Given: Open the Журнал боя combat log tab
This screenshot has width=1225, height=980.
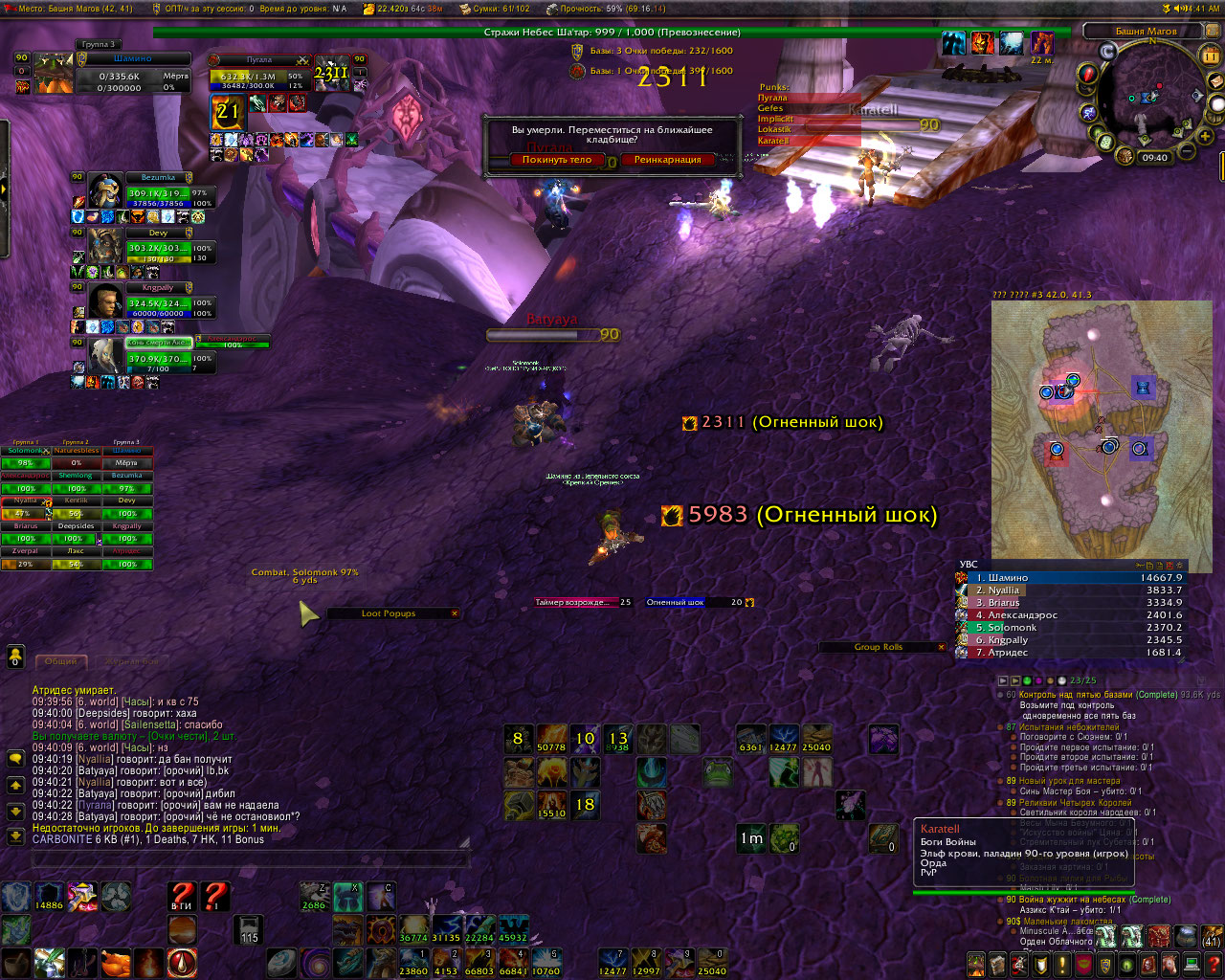Looking at the screenshot, I should coord(131,661).
